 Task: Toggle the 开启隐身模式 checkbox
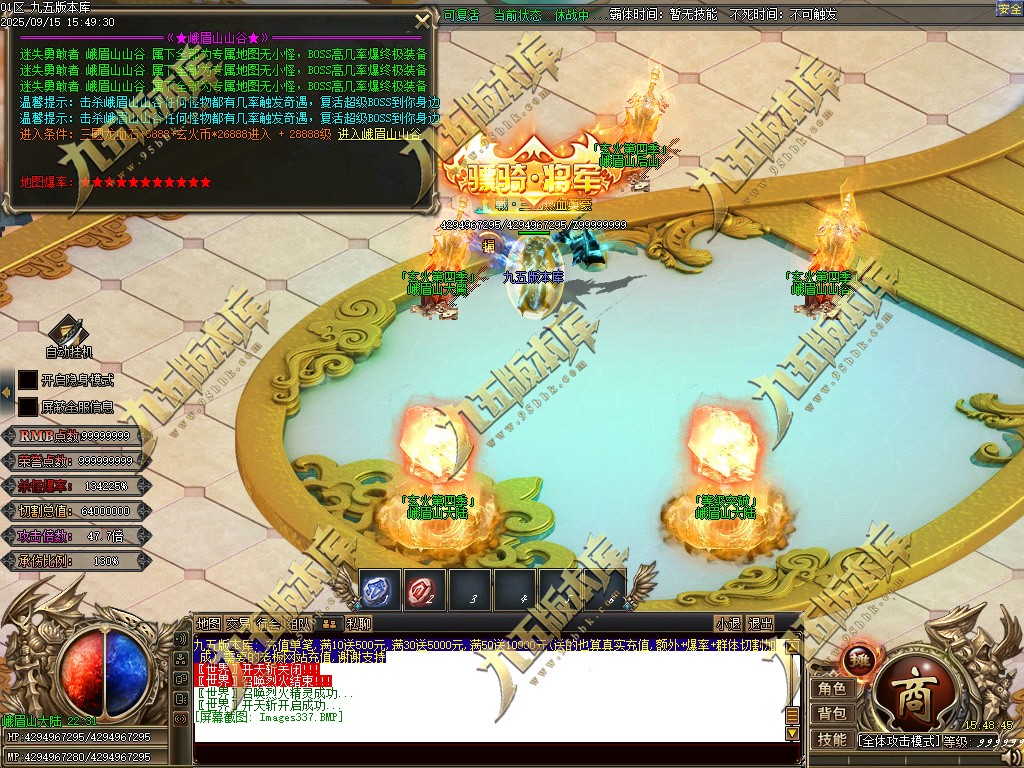pyautogui.click(x=28, y=380)
